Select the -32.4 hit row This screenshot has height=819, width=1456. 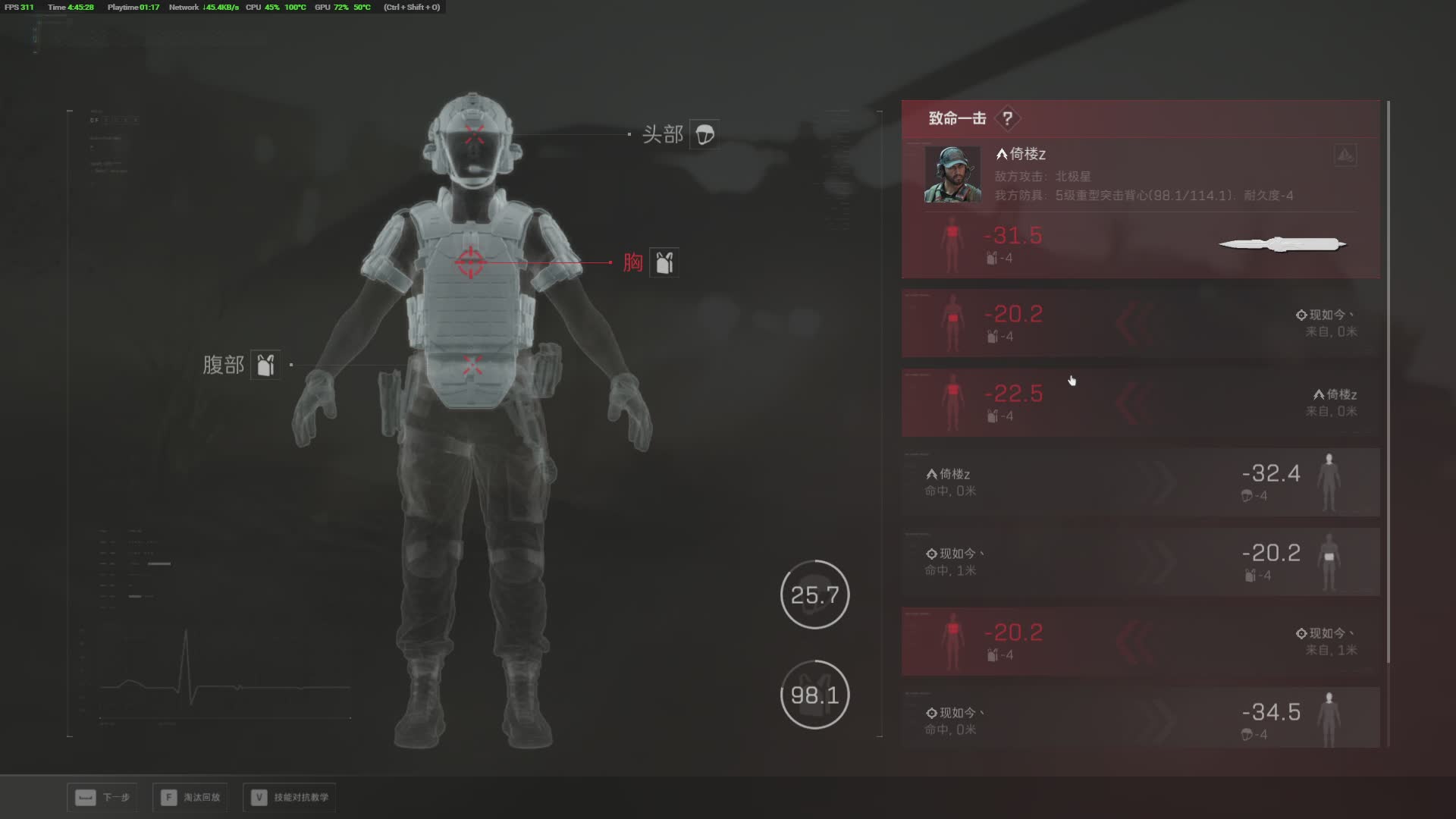[1140, 482]
